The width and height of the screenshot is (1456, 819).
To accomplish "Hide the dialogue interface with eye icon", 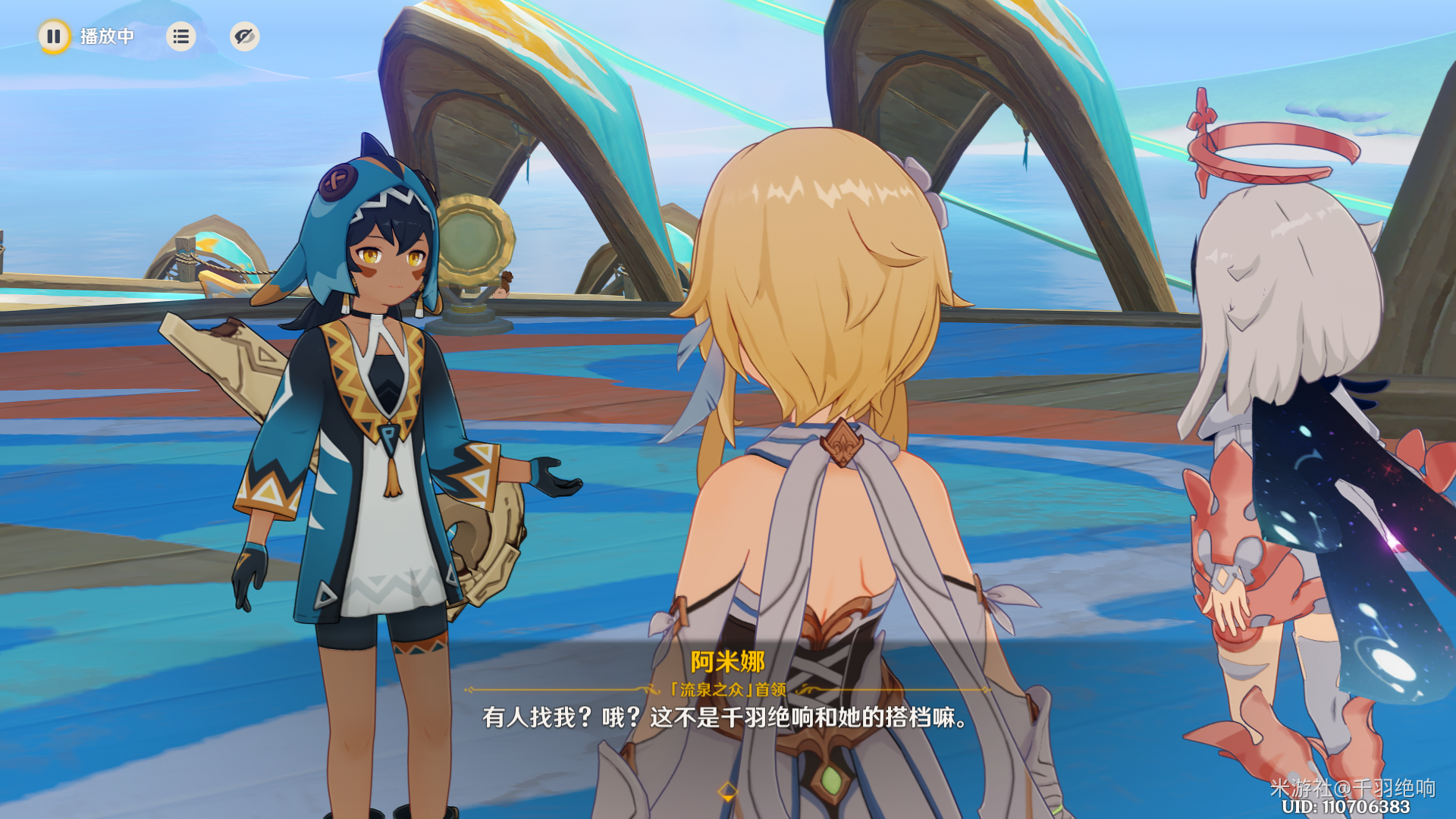I will point(244,36).
